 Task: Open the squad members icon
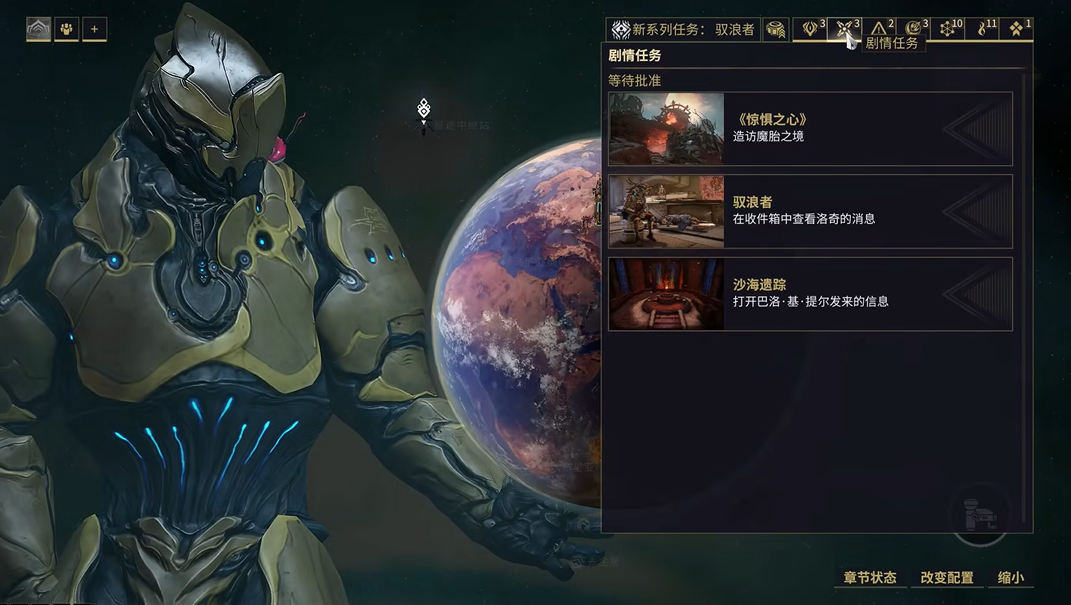[x=67, y=29]
